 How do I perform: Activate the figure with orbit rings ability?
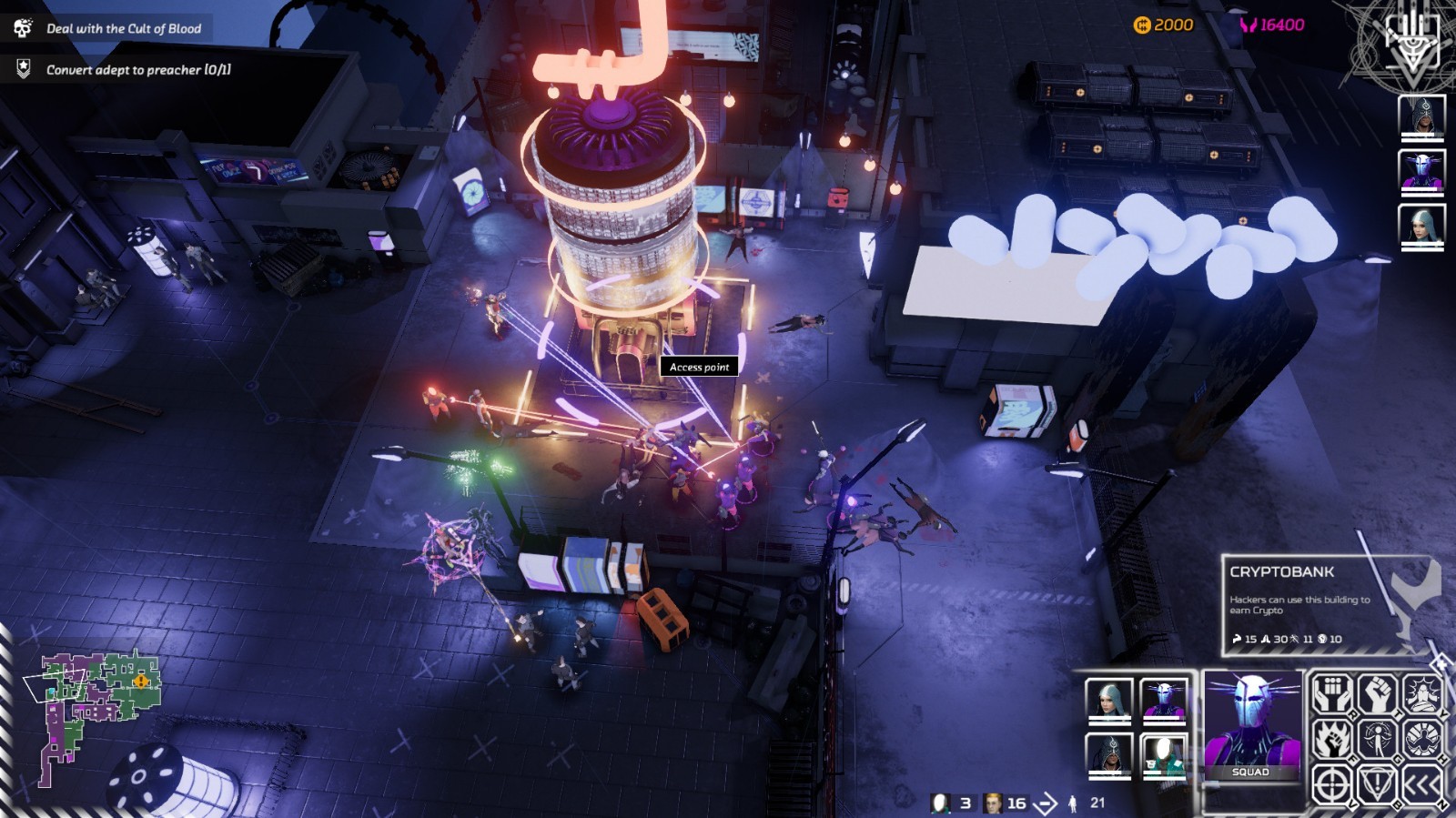[1377, 740]
